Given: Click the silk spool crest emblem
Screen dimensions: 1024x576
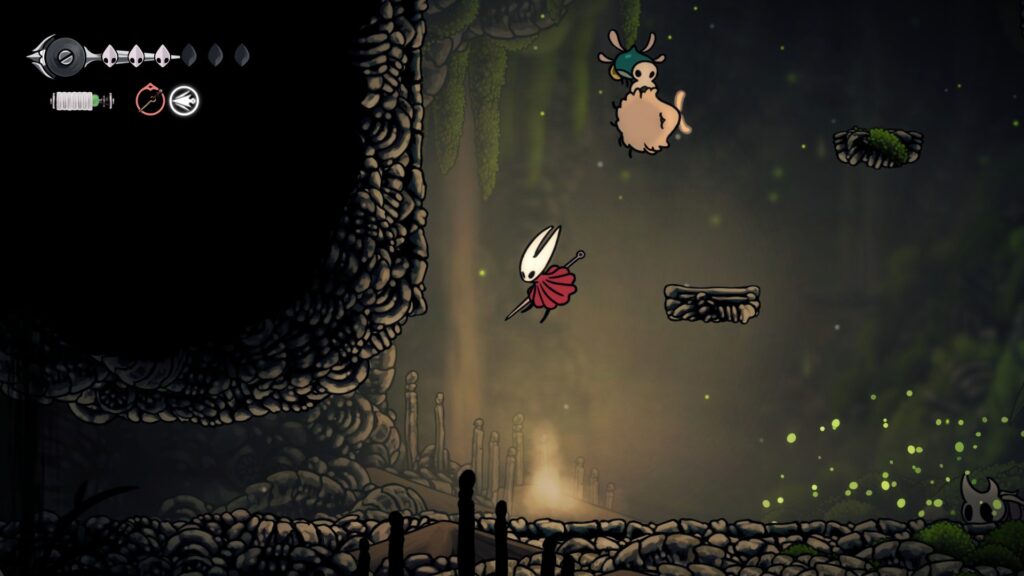Looking at the screenshot, I should 63,56.
